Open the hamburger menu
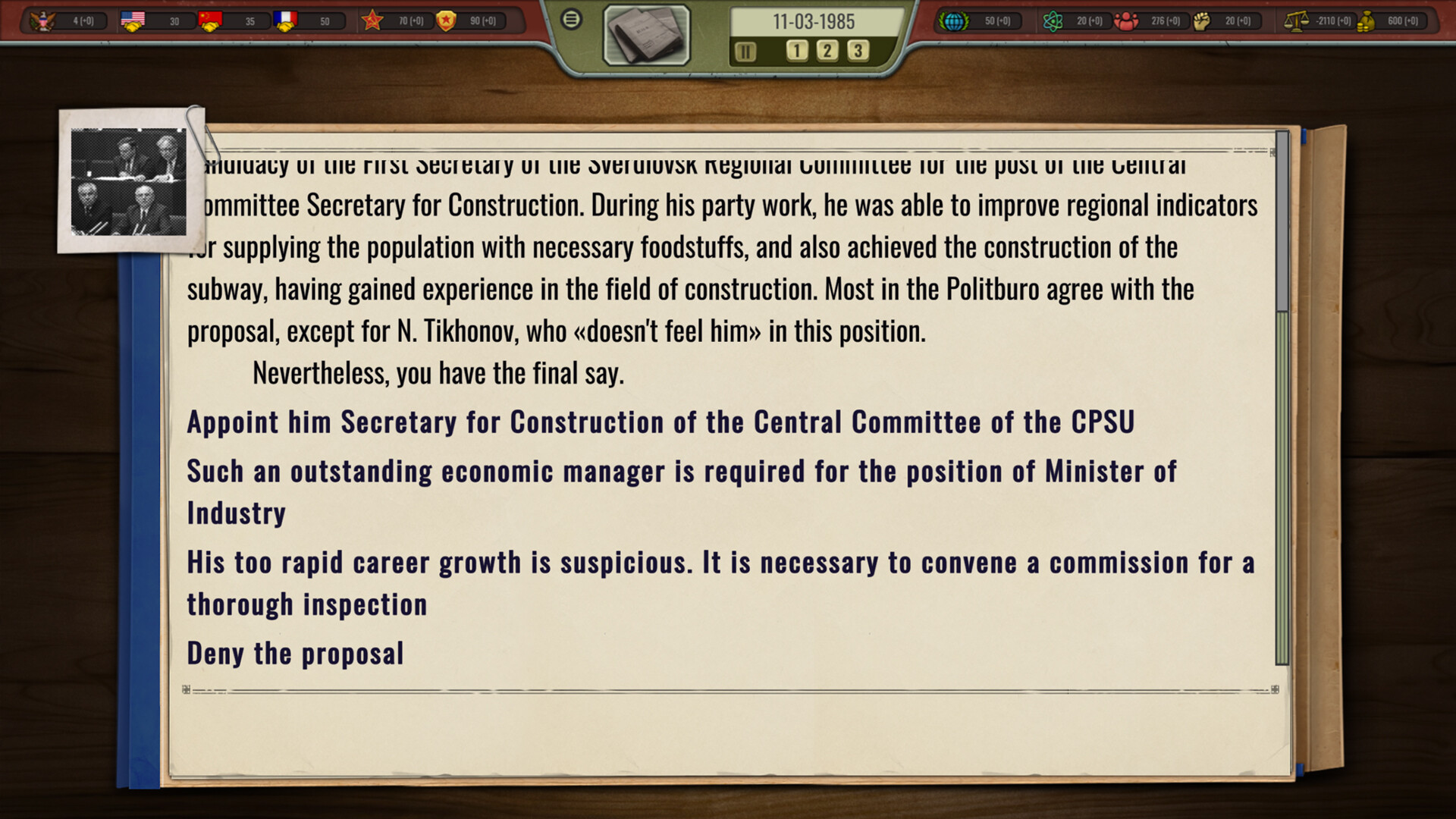The image size is (1456, 819). 573,20
